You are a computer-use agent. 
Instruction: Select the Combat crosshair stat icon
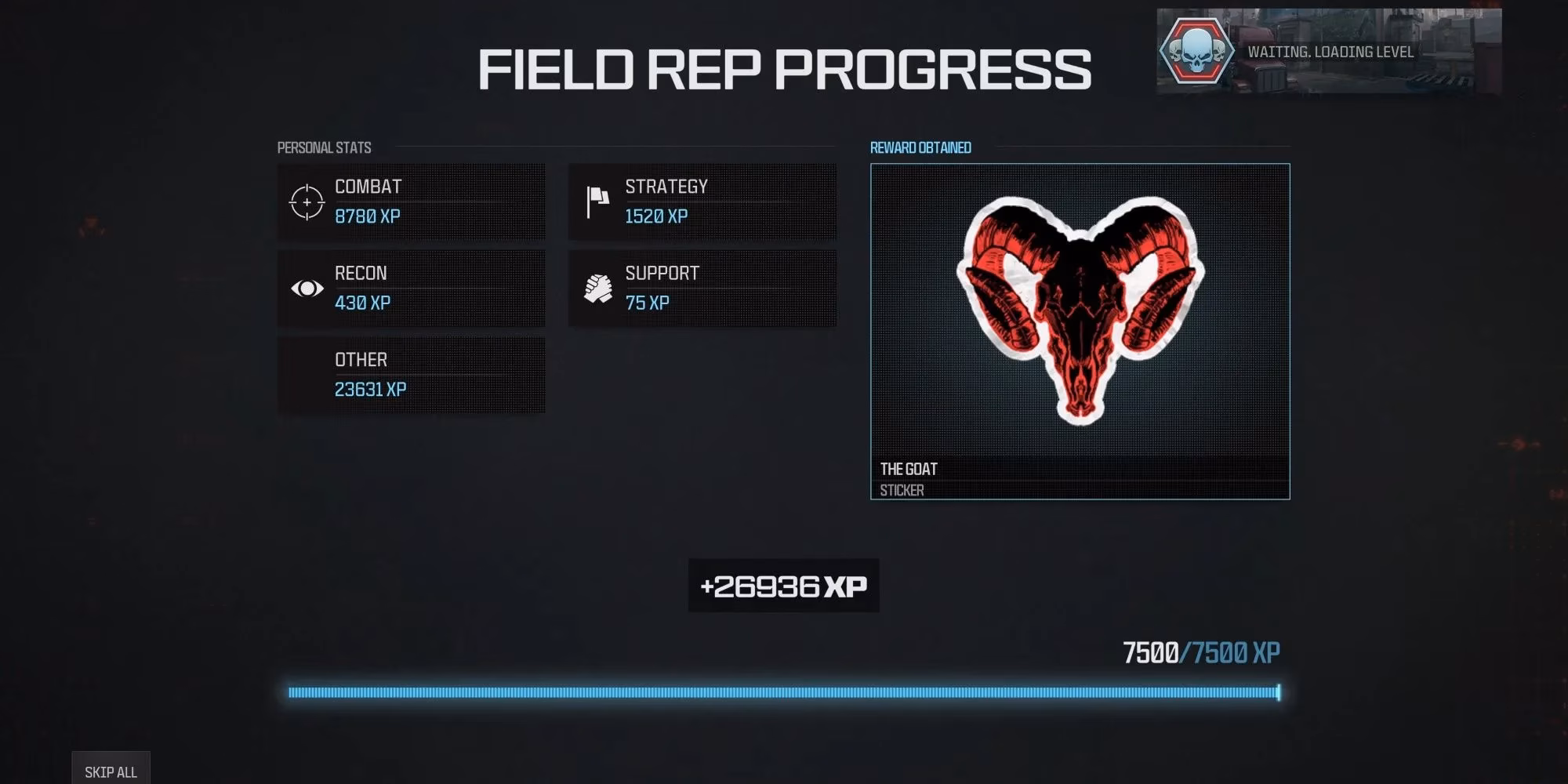pyautogui.click(x=307, y=202)
